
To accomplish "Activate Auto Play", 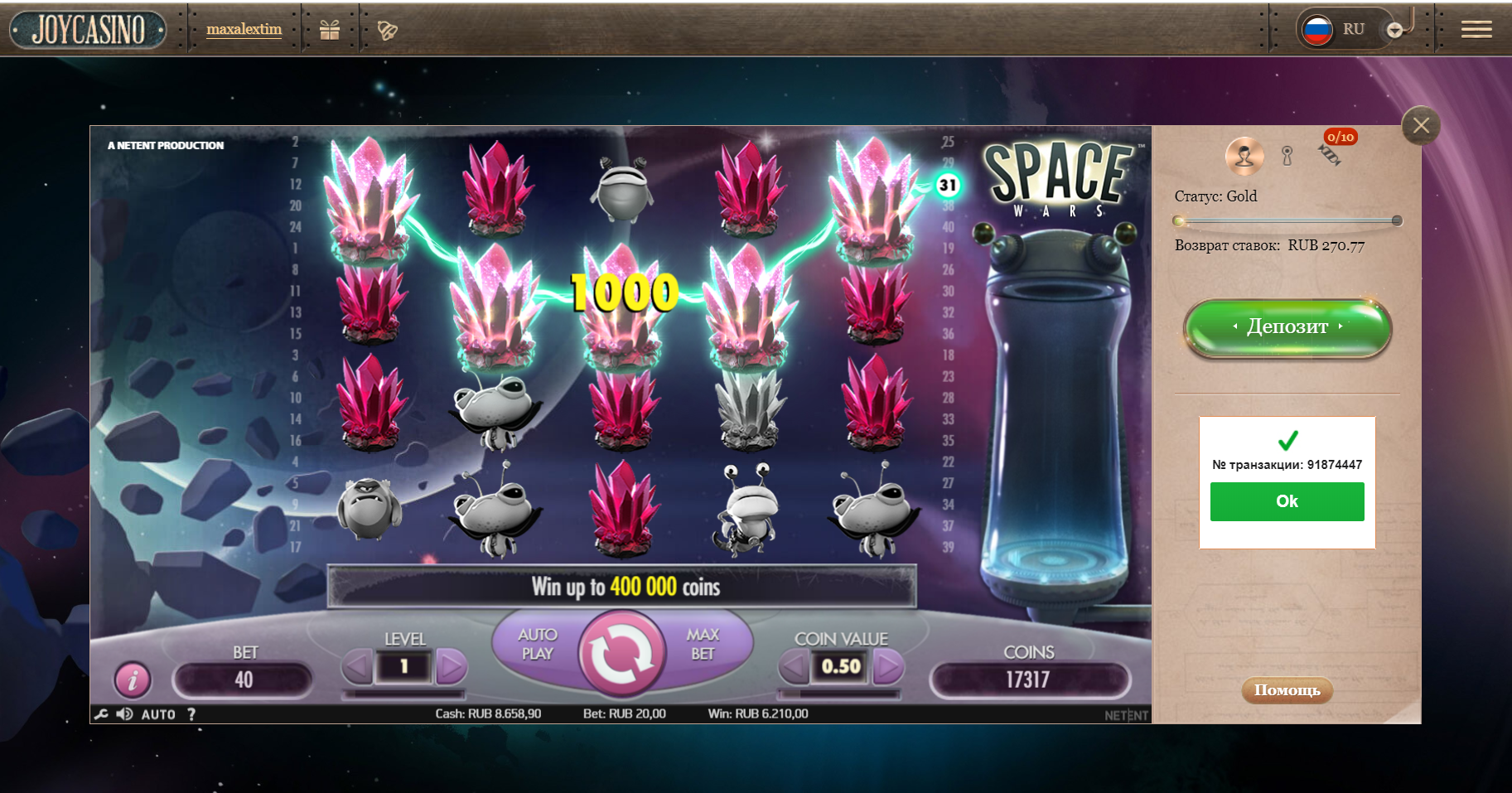I will [538, 645].
